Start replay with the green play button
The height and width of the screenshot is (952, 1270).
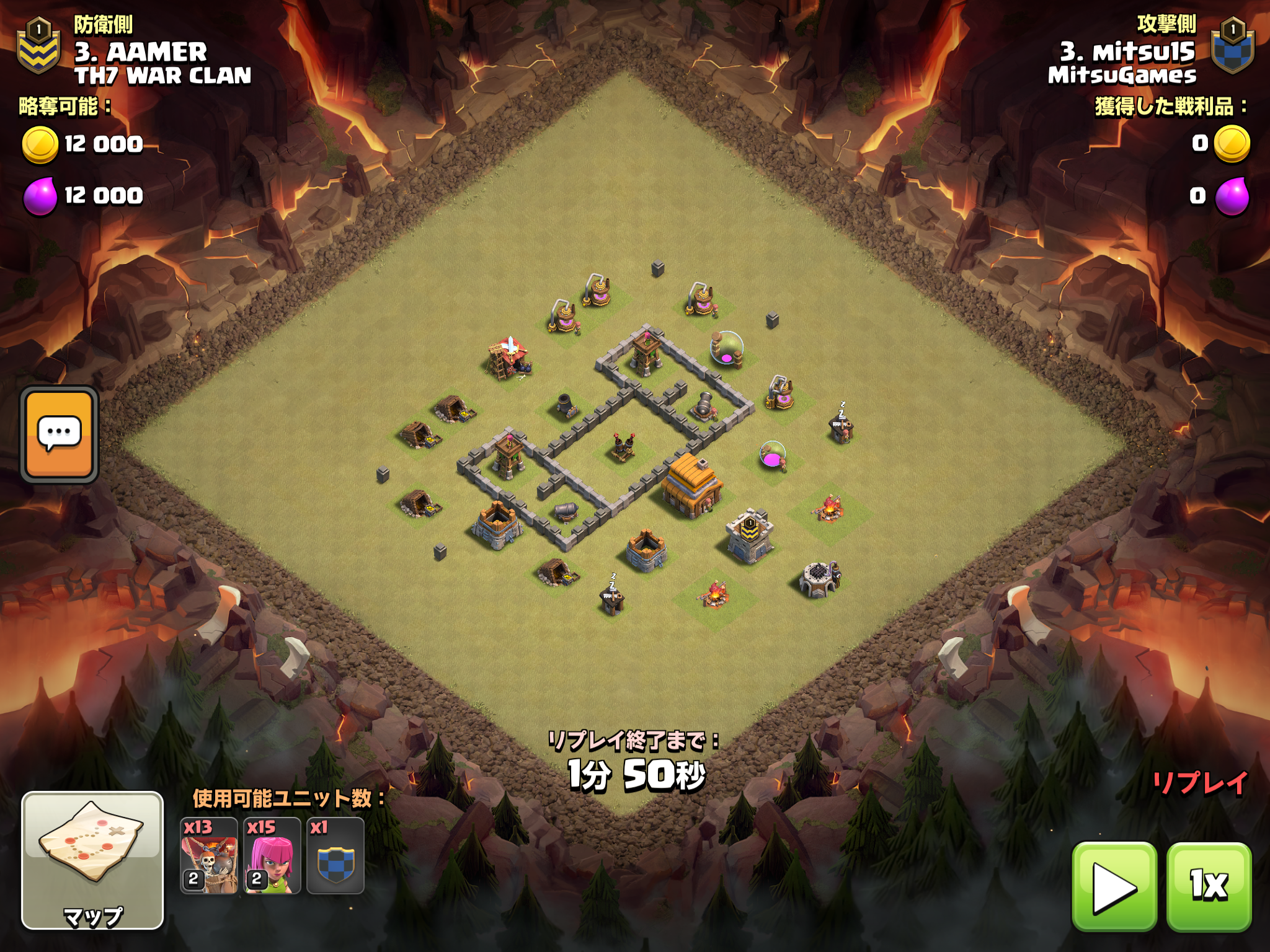(x=1114, y=886)
